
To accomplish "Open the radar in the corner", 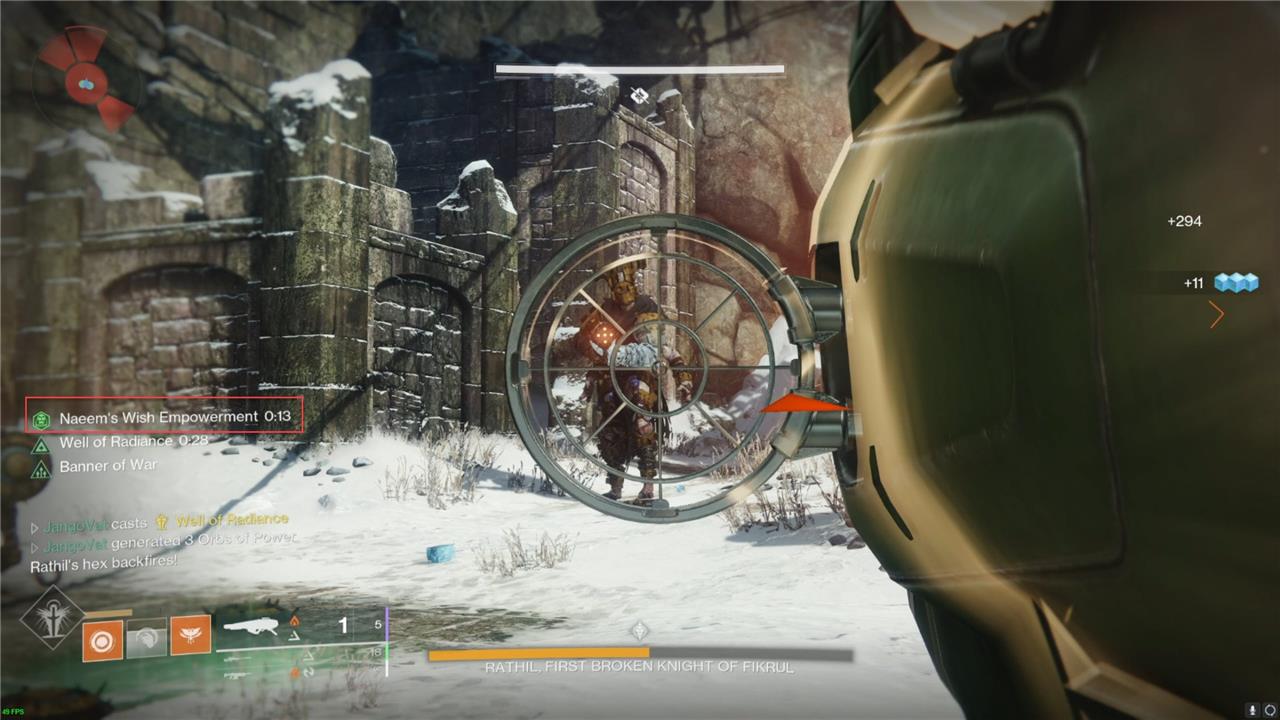I will (x=86, y=79).
